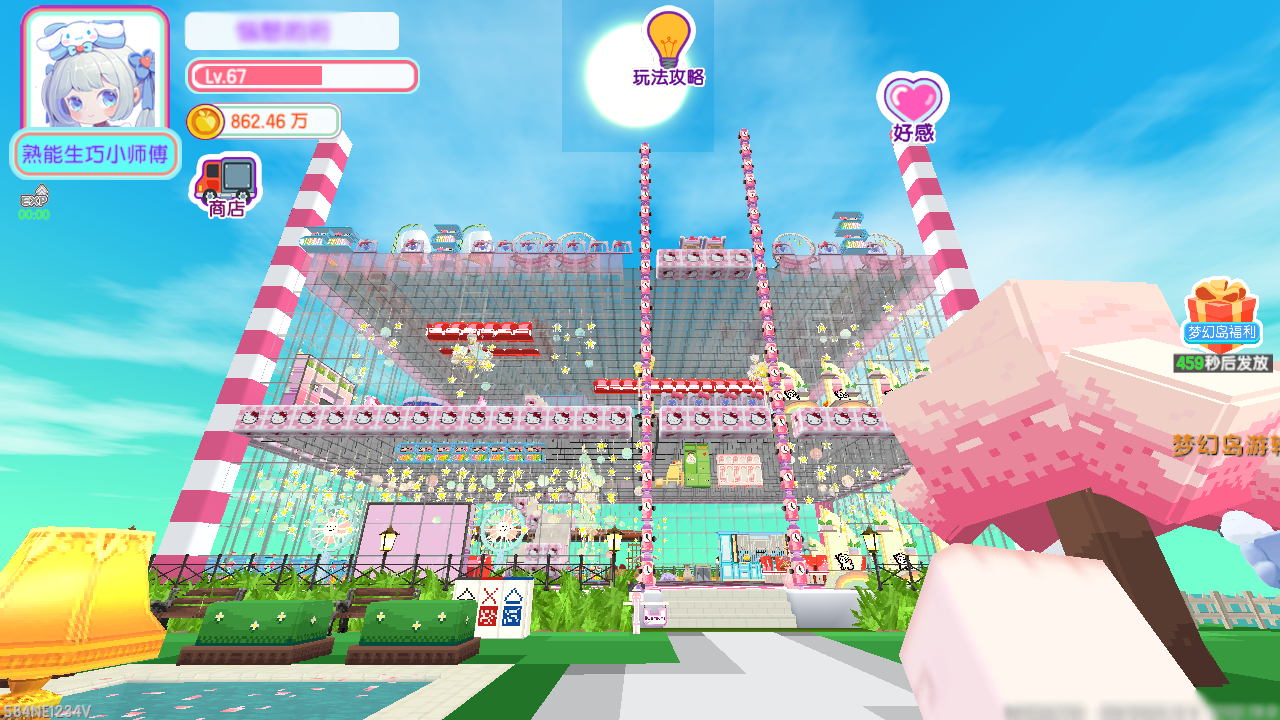Viewport: 1280px width, 720px height.
Task: Open the 商店 shop truck icon
Action: (226, 183)
